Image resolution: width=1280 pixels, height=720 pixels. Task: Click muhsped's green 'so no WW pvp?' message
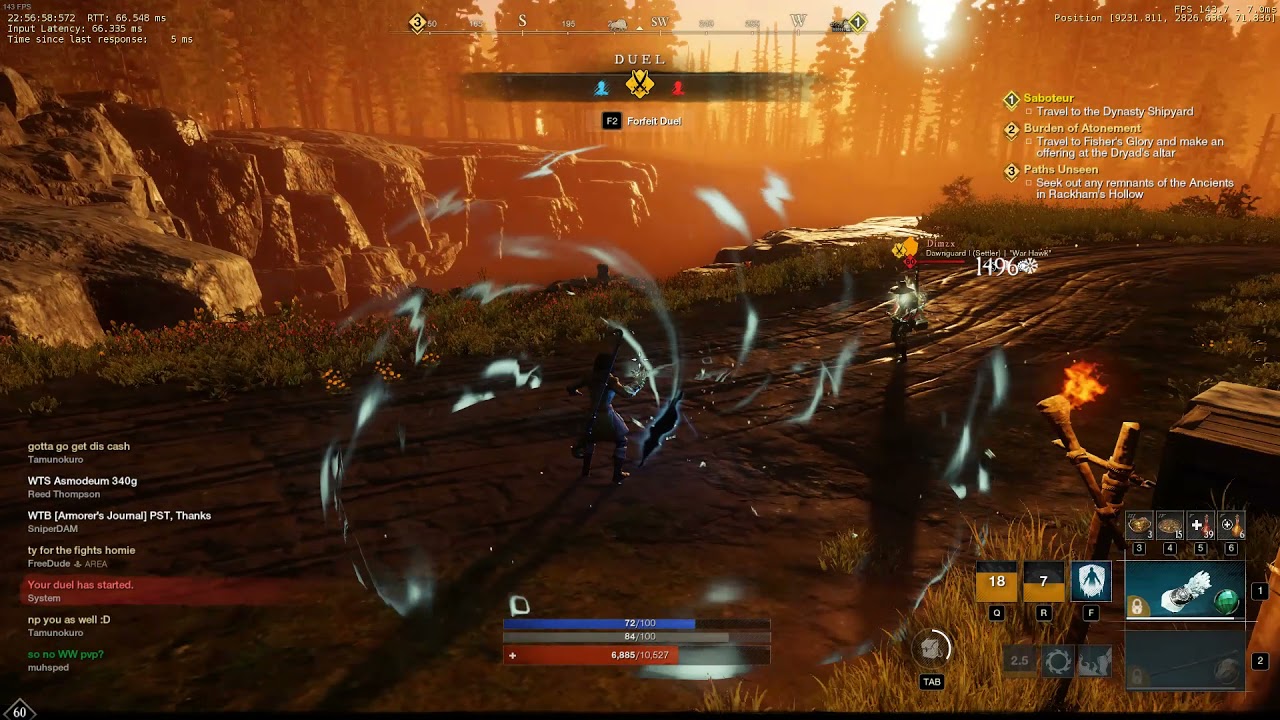(66, 654)
